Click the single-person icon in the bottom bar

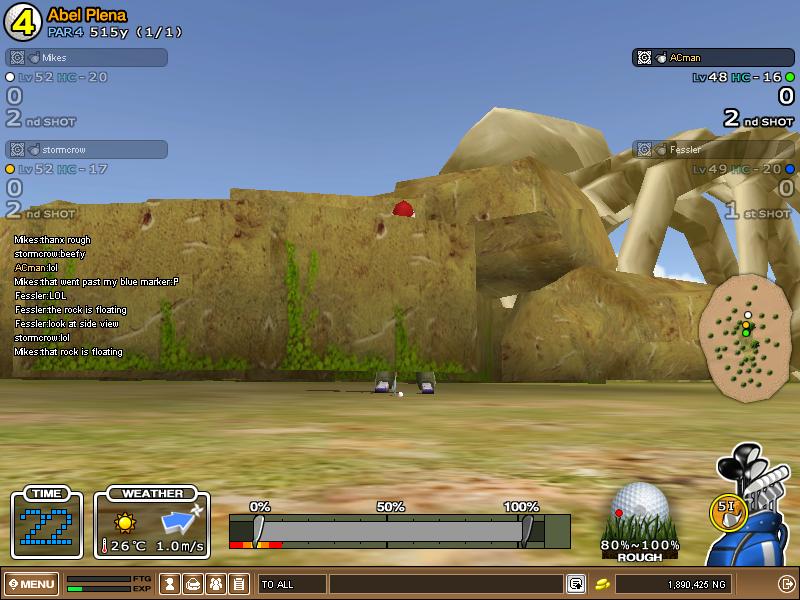170,584
